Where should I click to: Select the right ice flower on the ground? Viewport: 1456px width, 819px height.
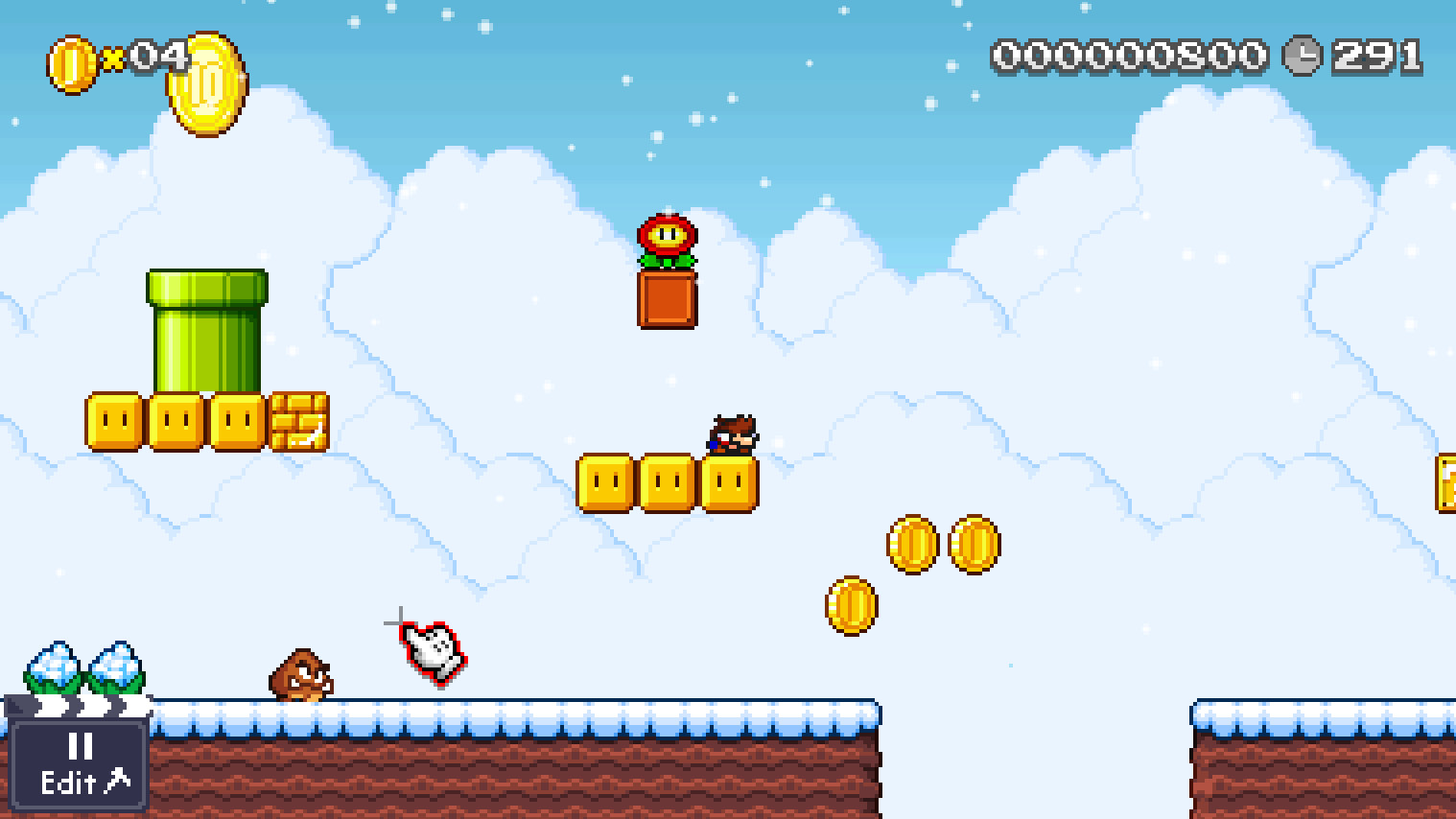click(x=117, y=667)
